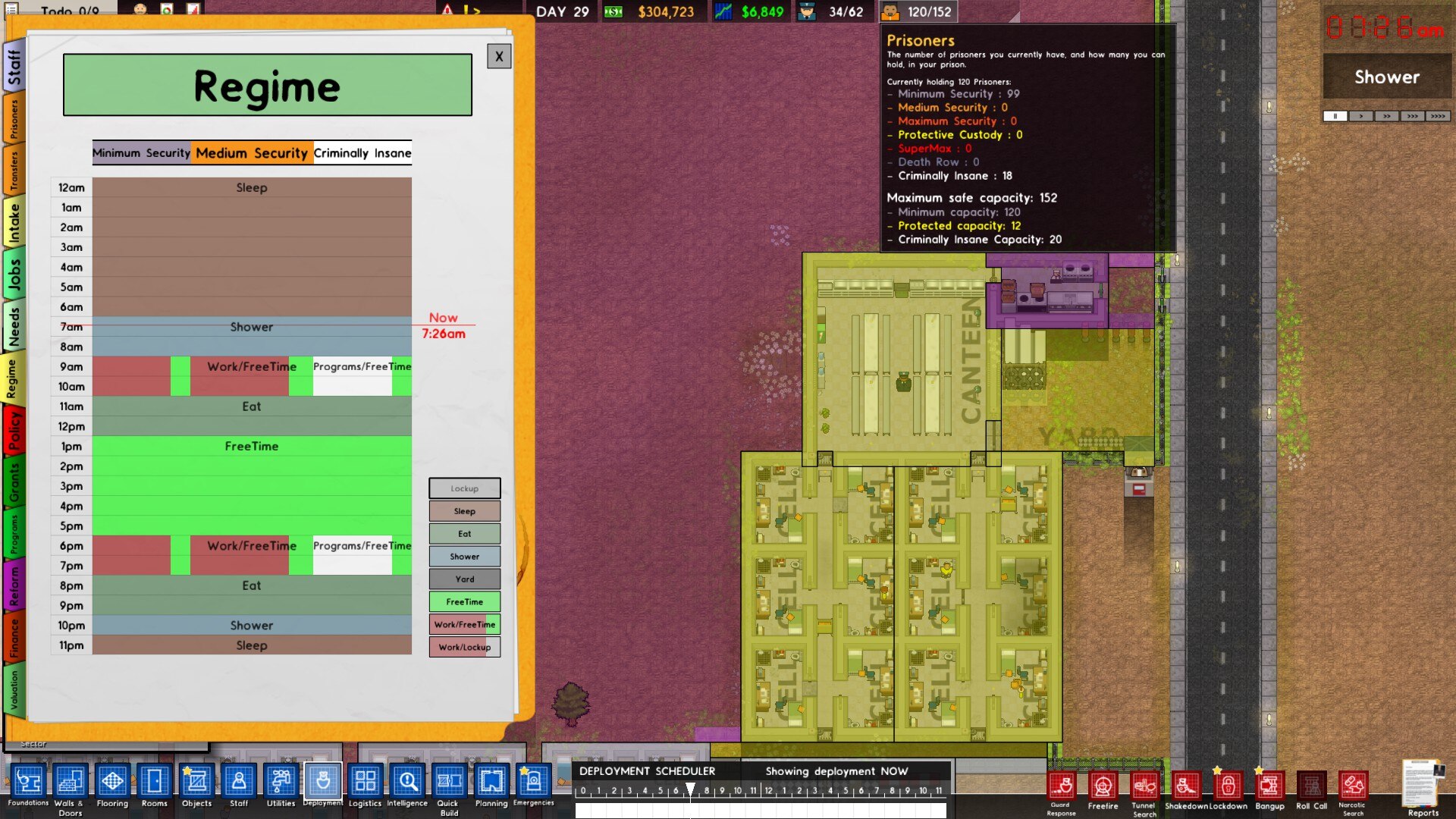Screen dimensions: 1456x819
Task: Select the Yard regime brush
Action: [x=464, y=579]
